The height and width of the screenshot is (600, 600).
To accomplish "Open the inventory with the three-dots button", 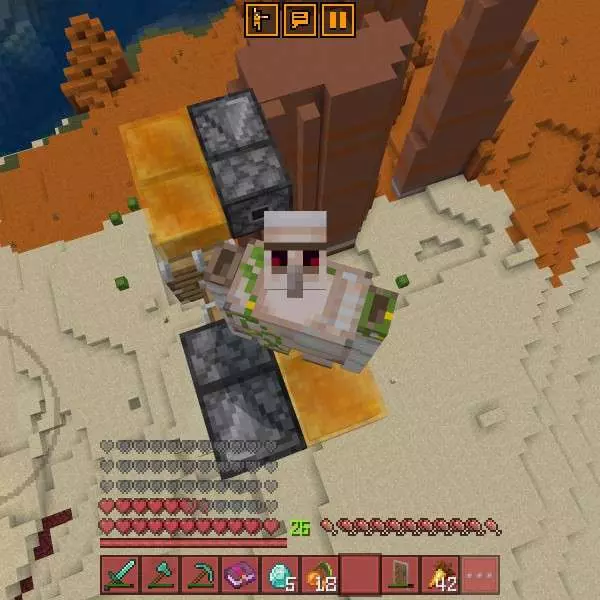I will coord(480,575).
